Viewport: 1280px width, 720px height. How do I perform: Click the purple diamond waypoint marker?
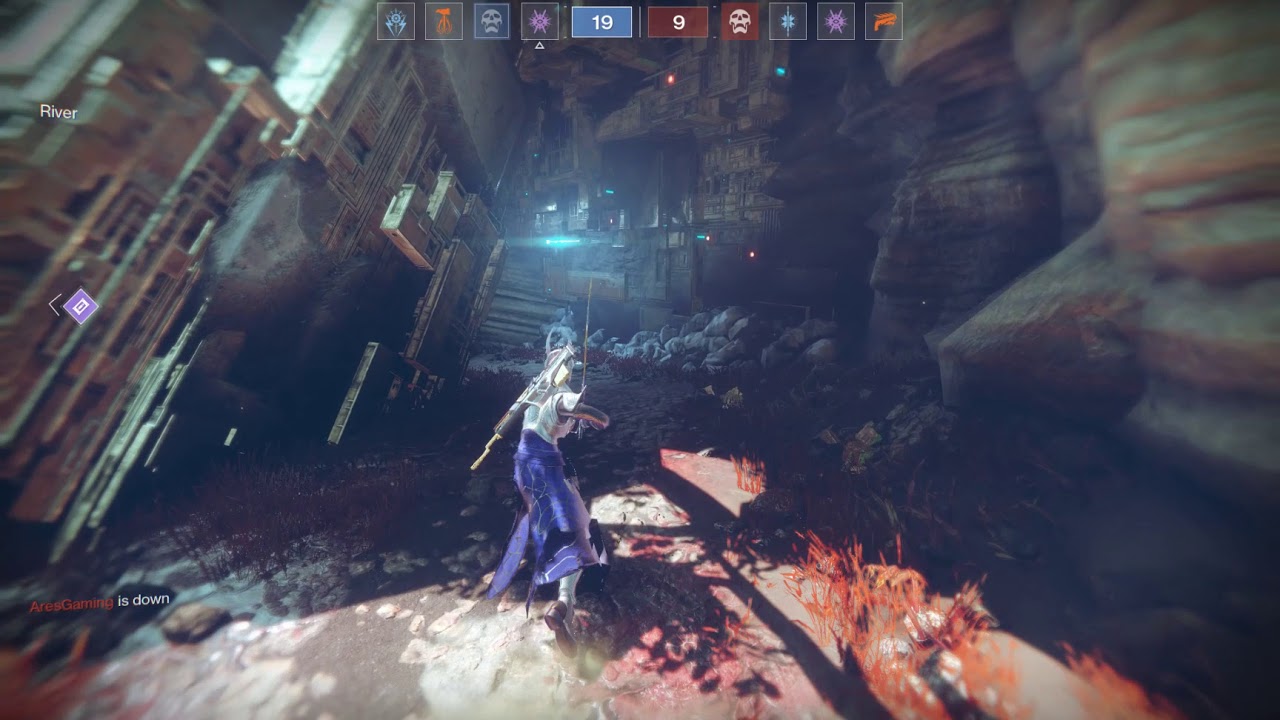tap(80, 306)
